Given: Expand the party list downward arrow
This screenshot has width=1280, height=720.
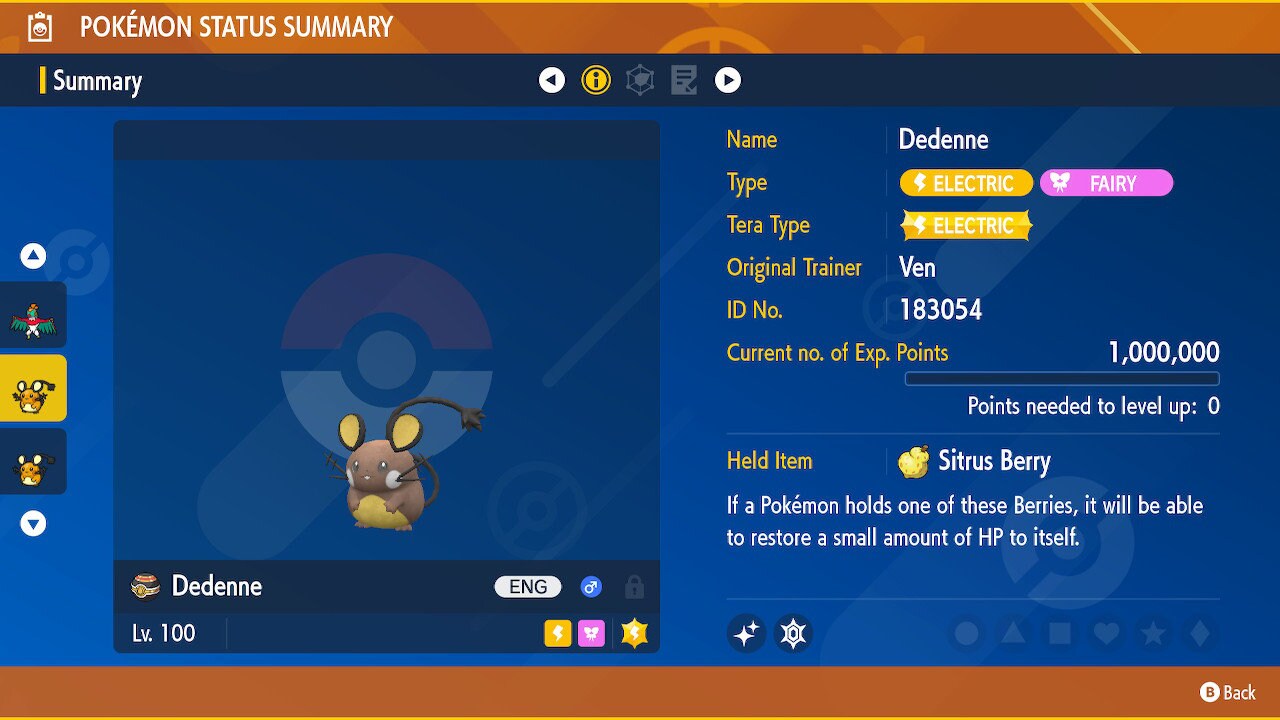Looking at the screenshot, I should click(x=33, y=522).
